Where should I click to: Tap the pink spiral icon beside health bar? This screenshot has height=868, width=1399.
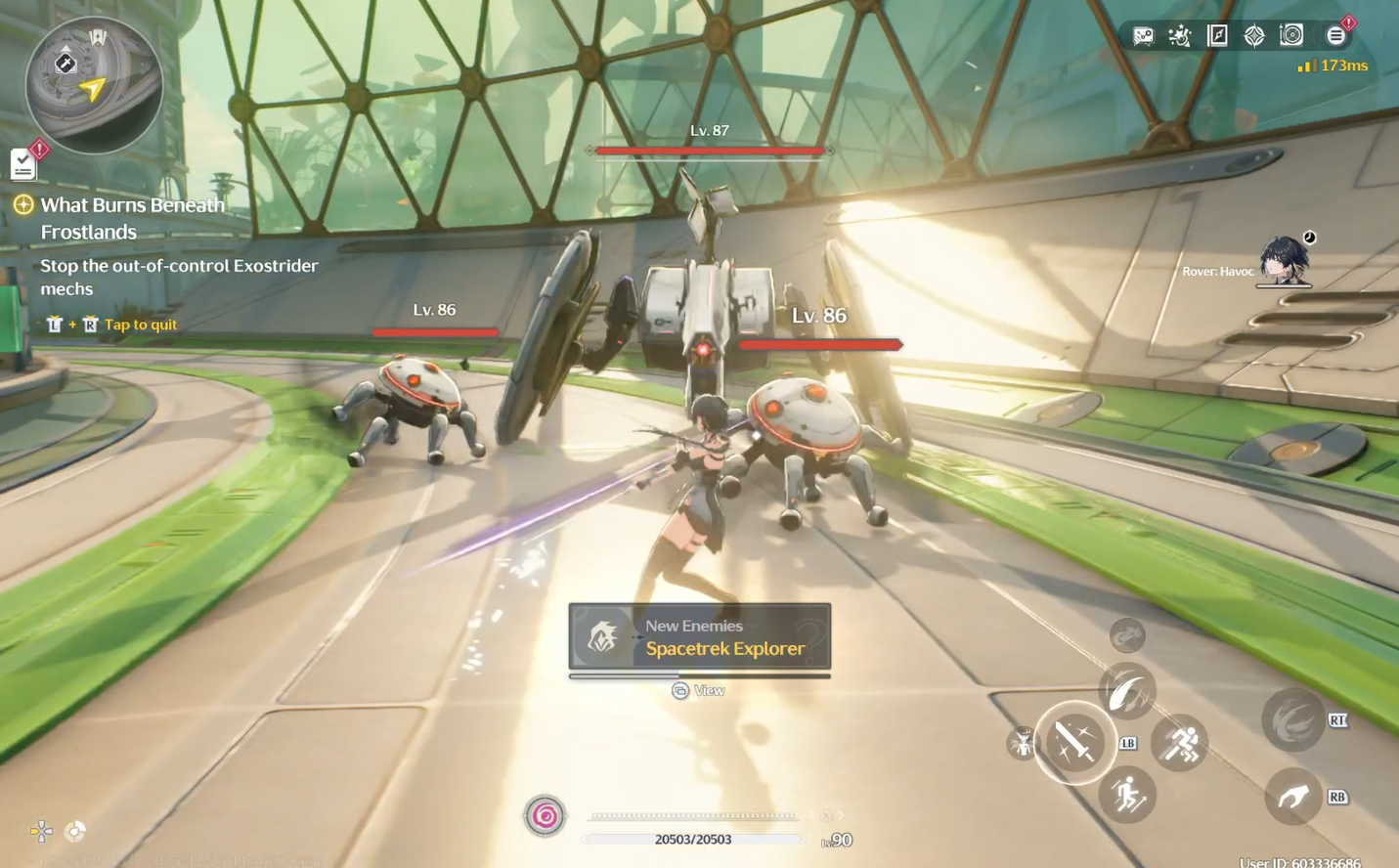546,816
